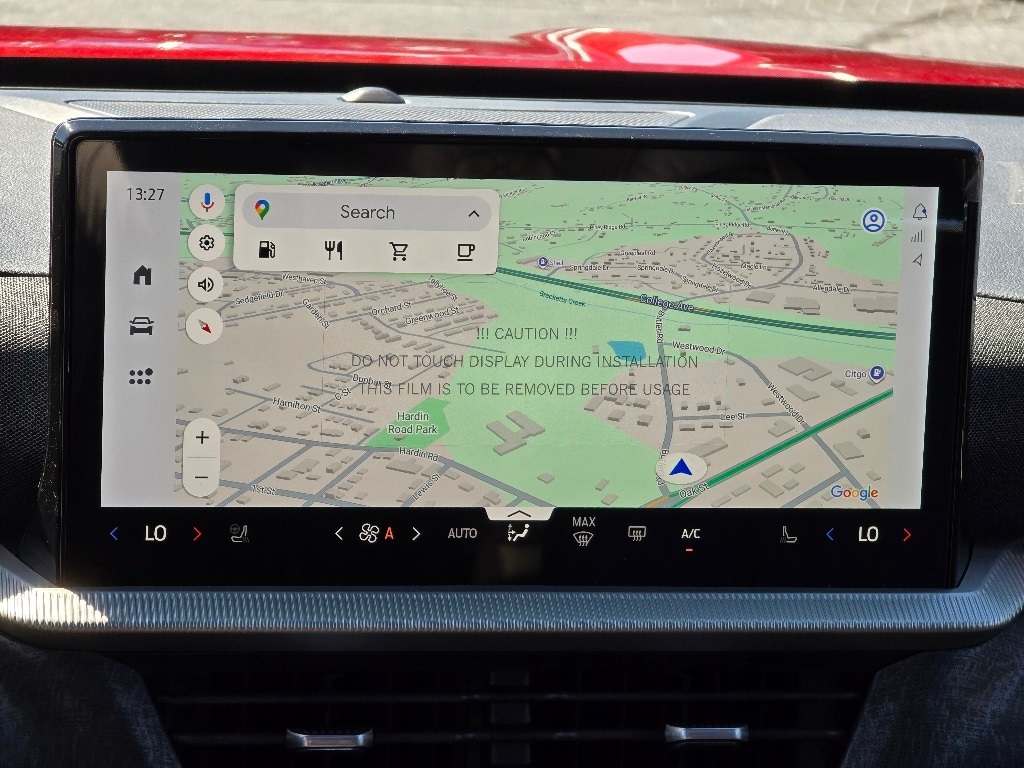Screen dimensions: 1024x768
Task: Show notifications with the bell icon
Action: click(x=919, y=211)
